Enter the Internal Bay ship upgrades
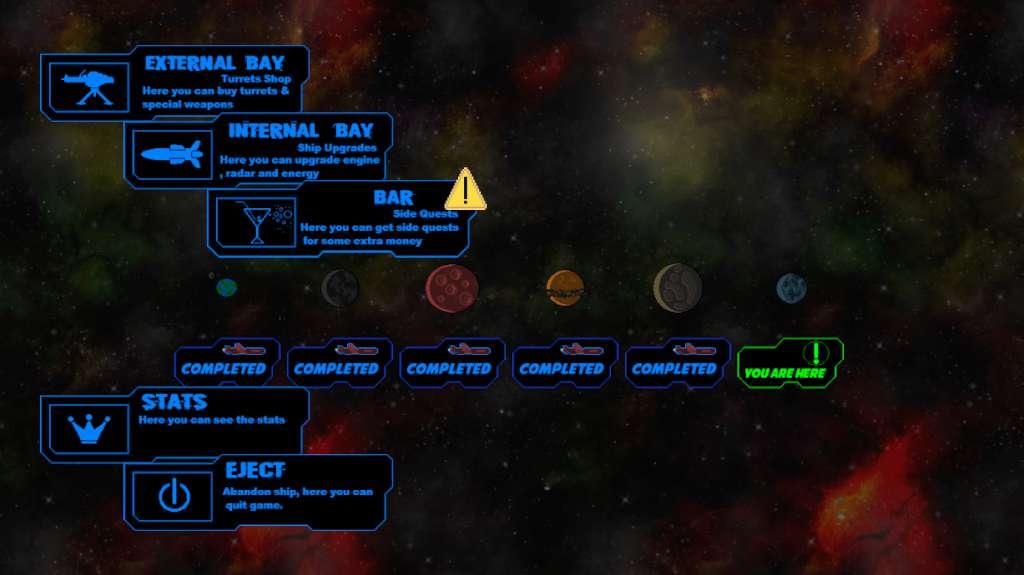Image resolution: width=1024 pixels, height=575 pixels. tap(298, 150)
